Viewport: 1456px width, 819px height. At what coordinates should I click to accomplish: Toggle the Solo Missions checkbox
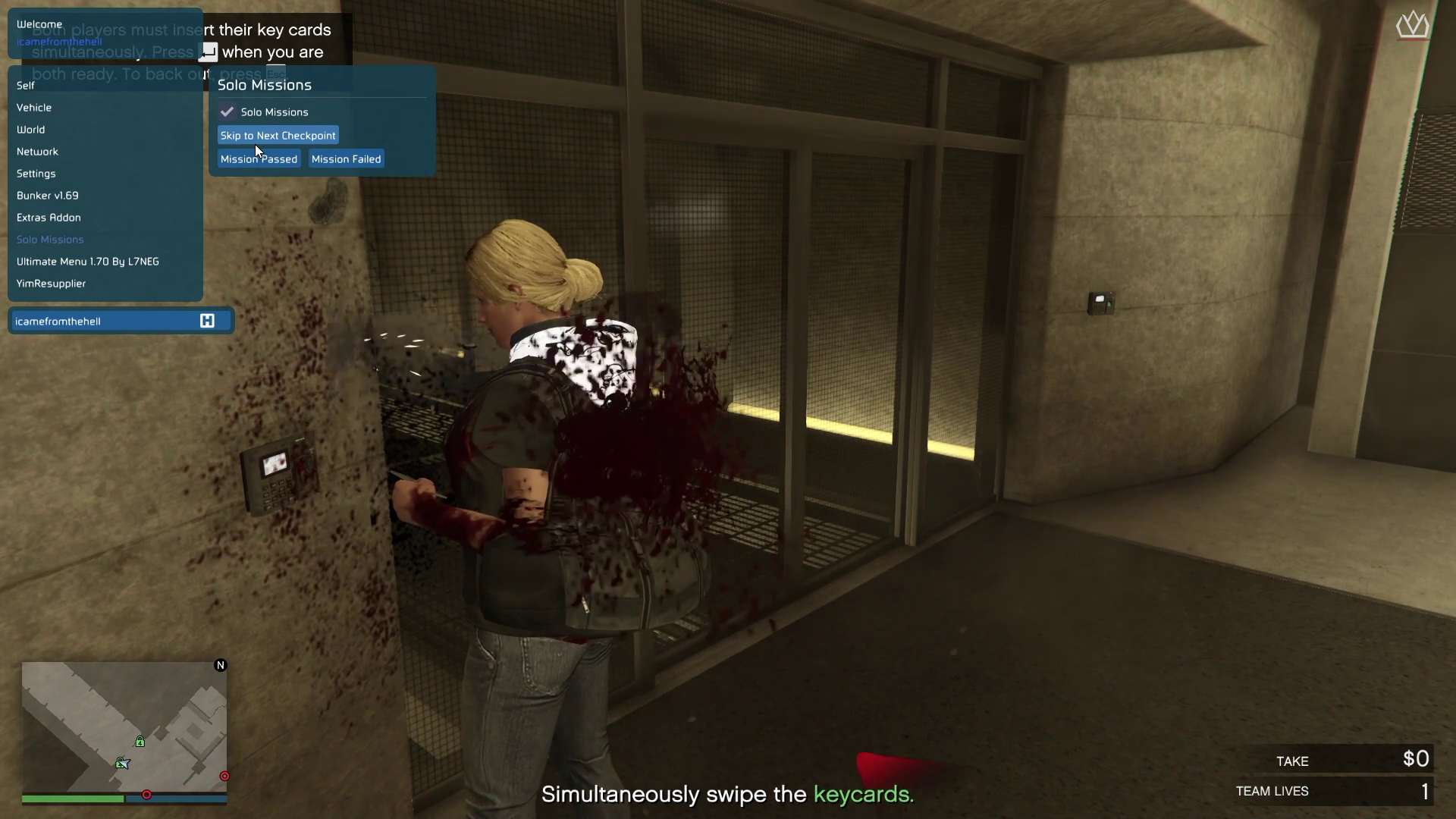[227, 112]
